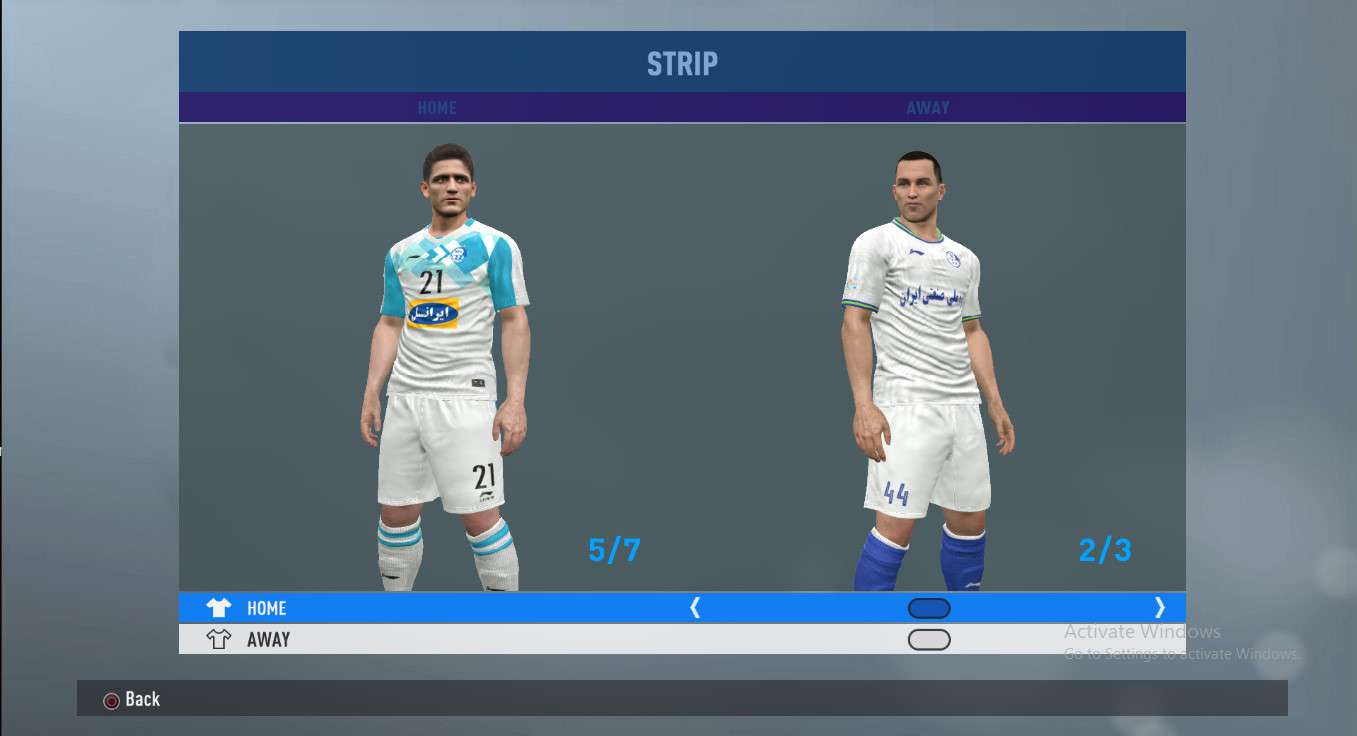This screenshot has width=1357, height=736.
Task: Choose the blue colour pill on HOME row
Action: (929, 608)
